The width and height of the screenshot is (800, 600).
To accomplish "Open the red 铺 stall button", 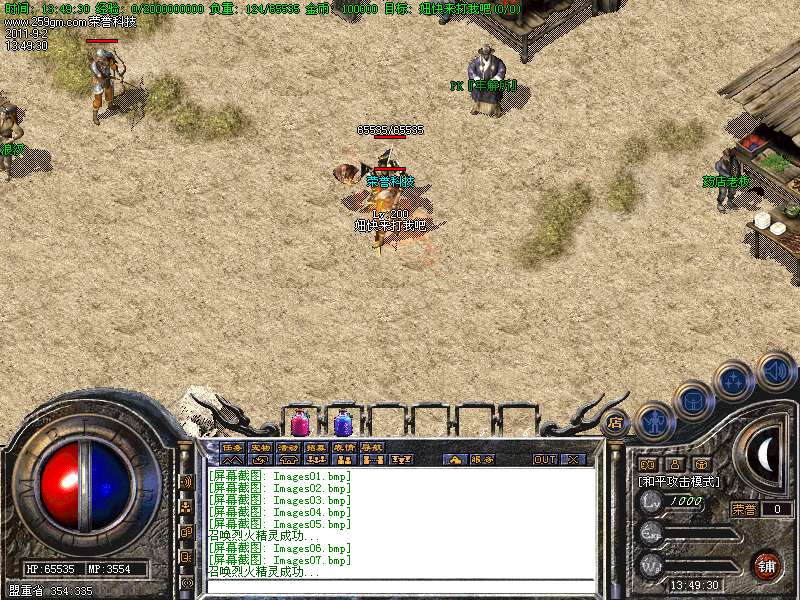I will click(x=766, y=565).
